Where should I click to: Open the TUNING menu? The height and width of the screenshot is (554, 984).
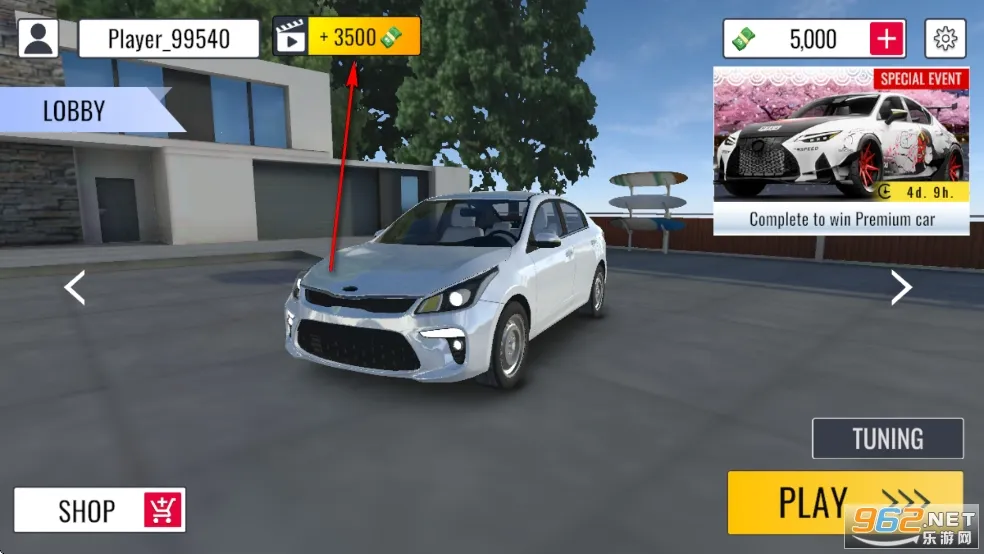point(887,439)
